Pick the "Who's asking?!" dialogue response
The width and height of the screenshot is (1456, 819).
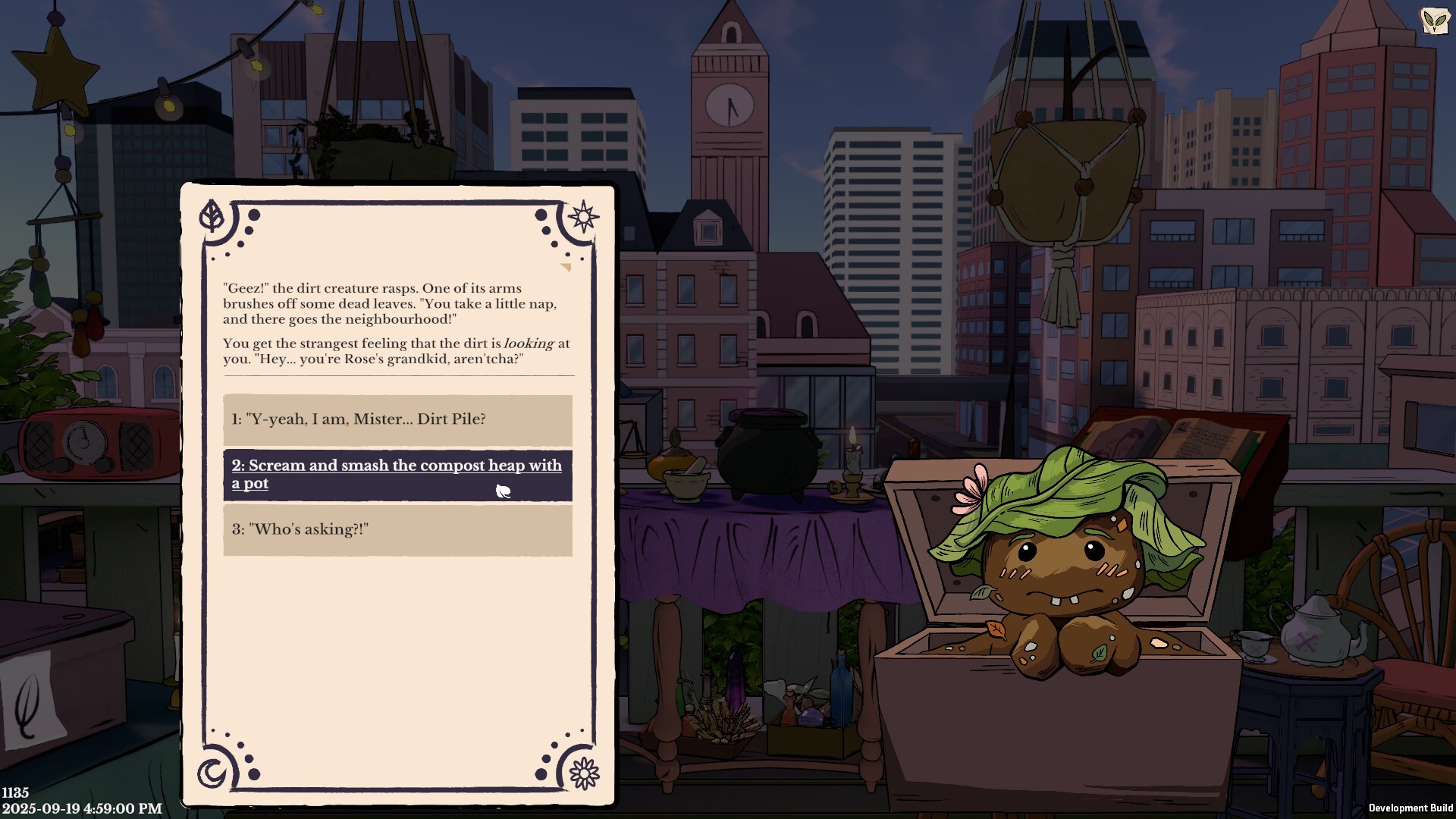(x=397, y=529)
